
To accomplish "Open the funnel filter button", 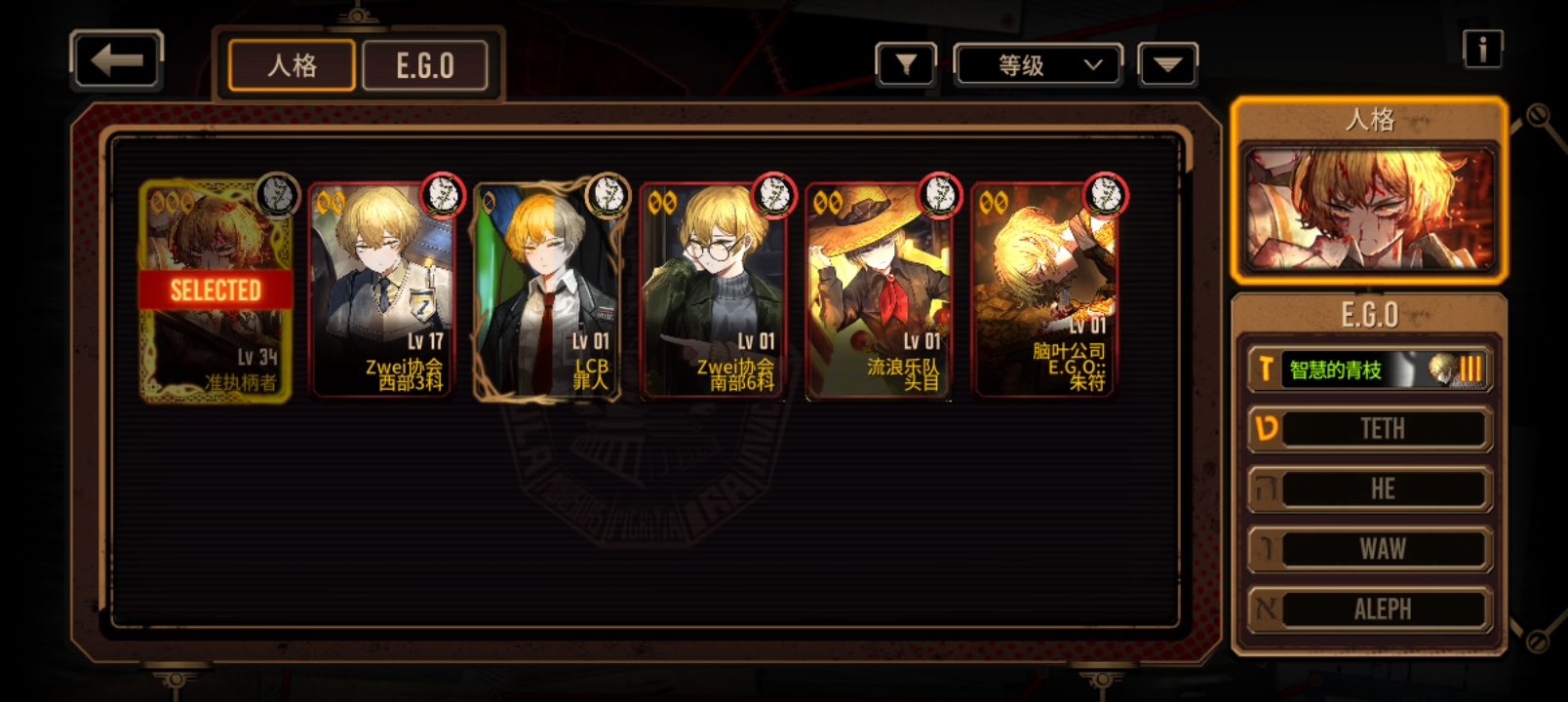I will [906, 65].
